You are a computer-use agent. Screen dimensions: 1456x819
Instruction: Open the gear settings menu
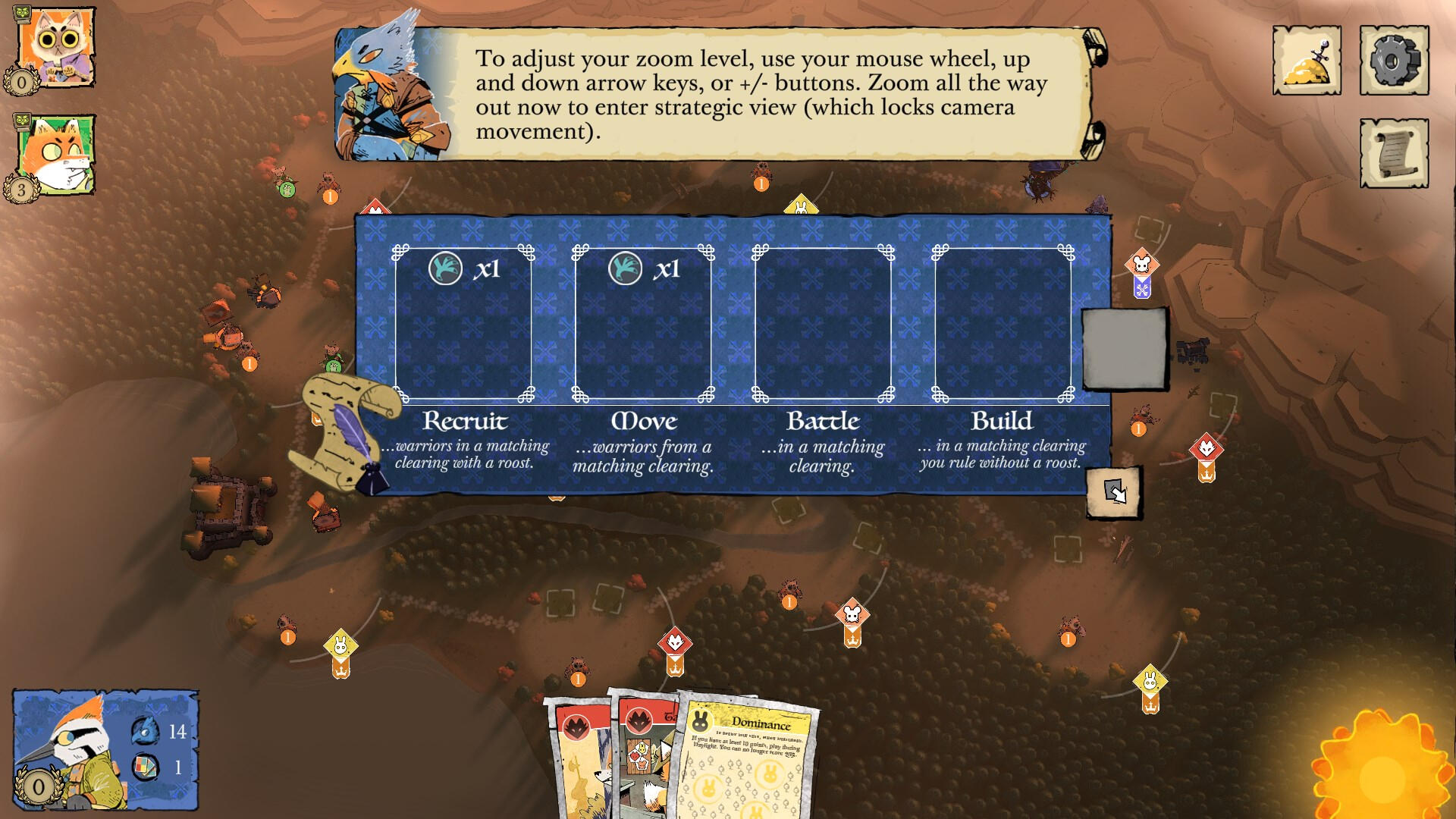tap(1393, 61)
